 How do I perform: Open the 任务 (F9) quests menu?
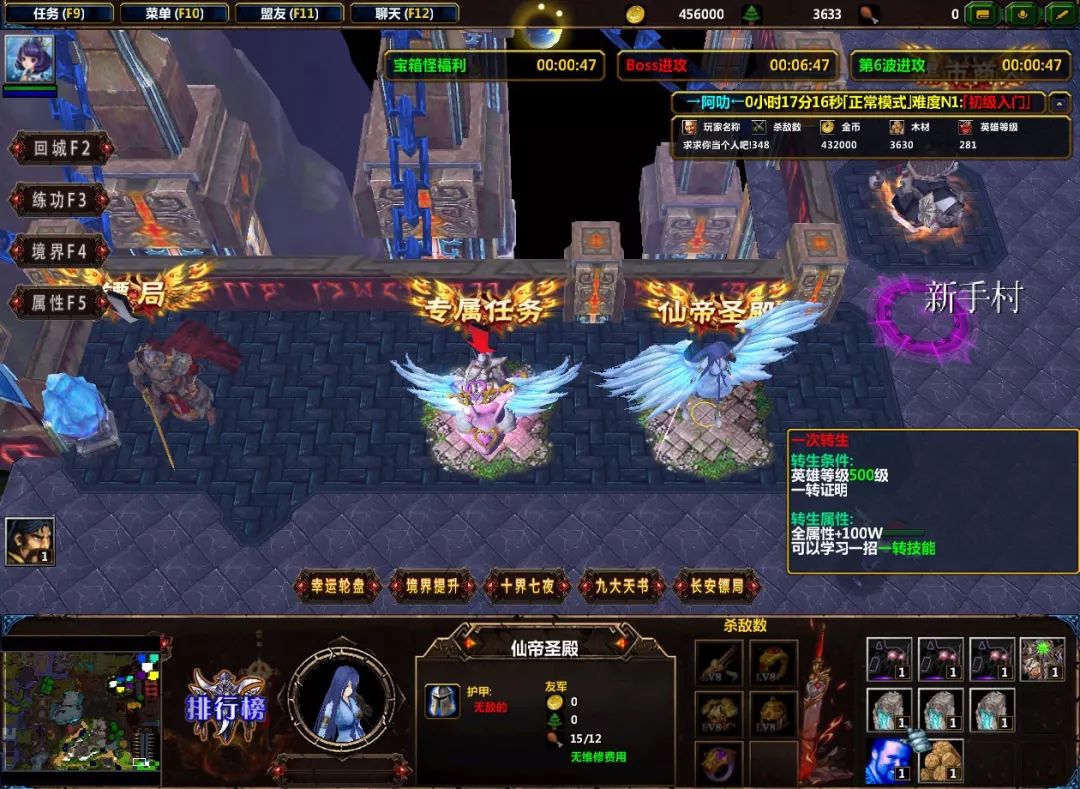tap(58, 13)
